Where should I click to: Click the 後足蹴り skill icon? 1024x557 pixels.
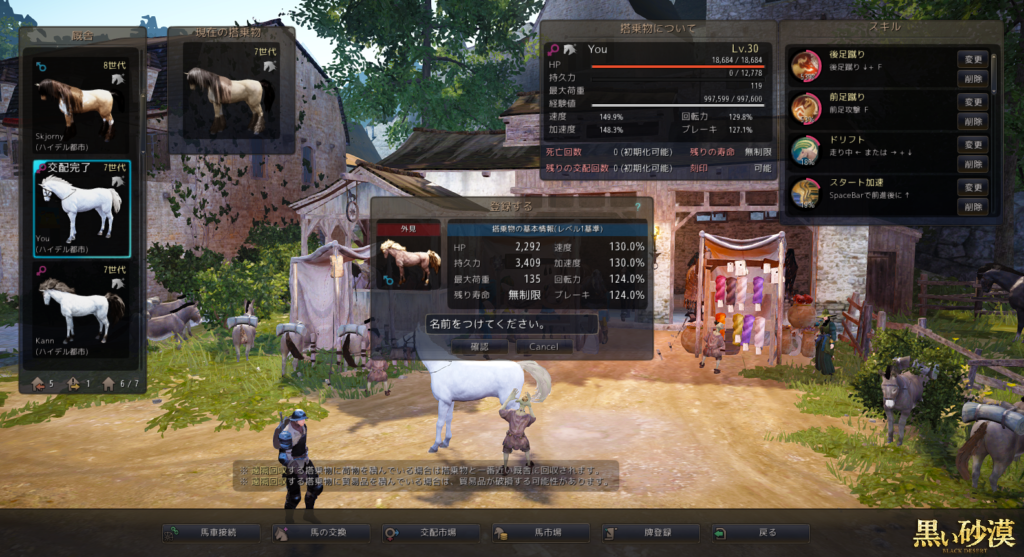[x=806, y=66]
